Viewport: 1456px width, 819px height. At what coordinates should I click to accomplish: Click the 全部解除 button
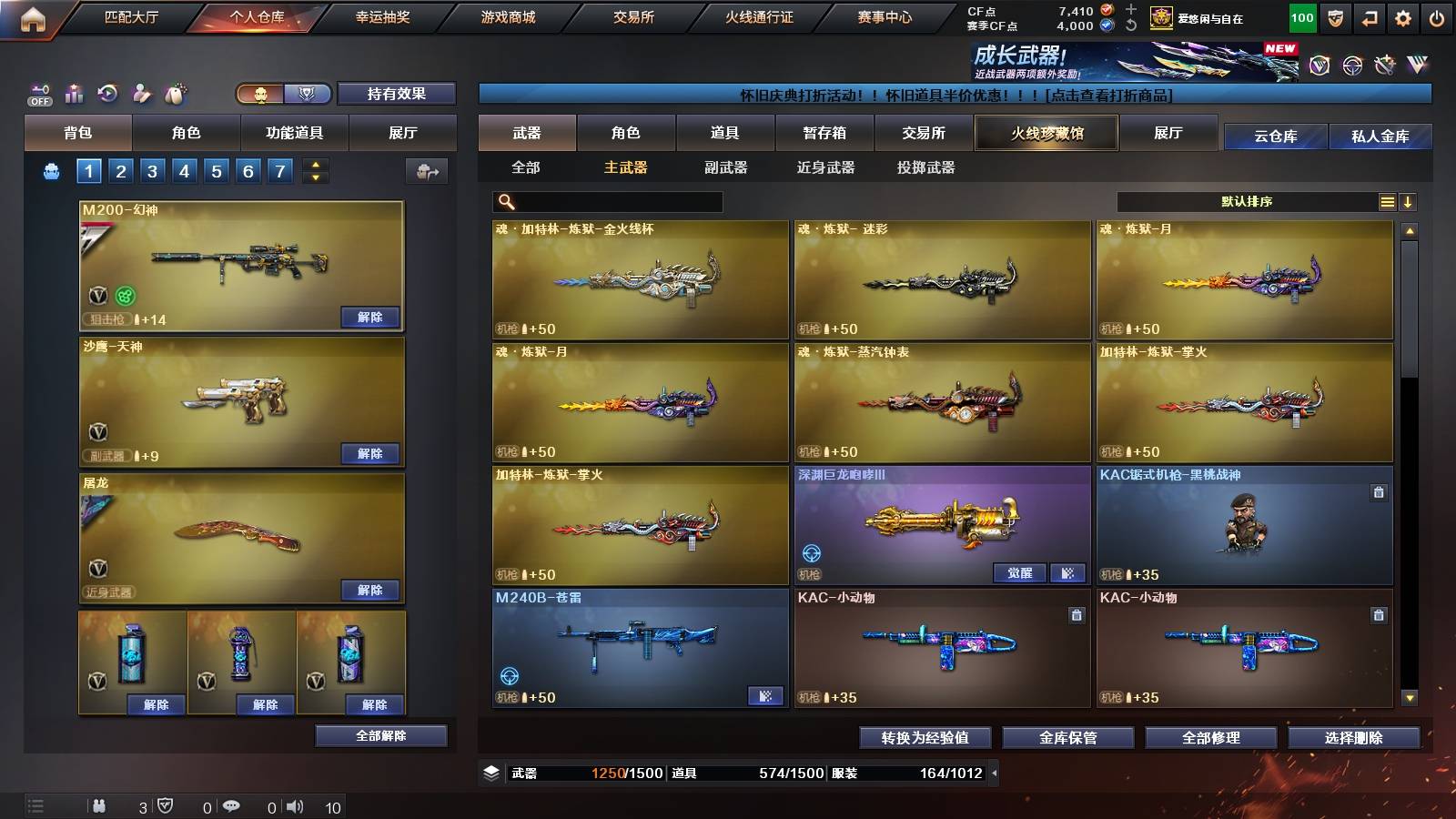[380, 735]
